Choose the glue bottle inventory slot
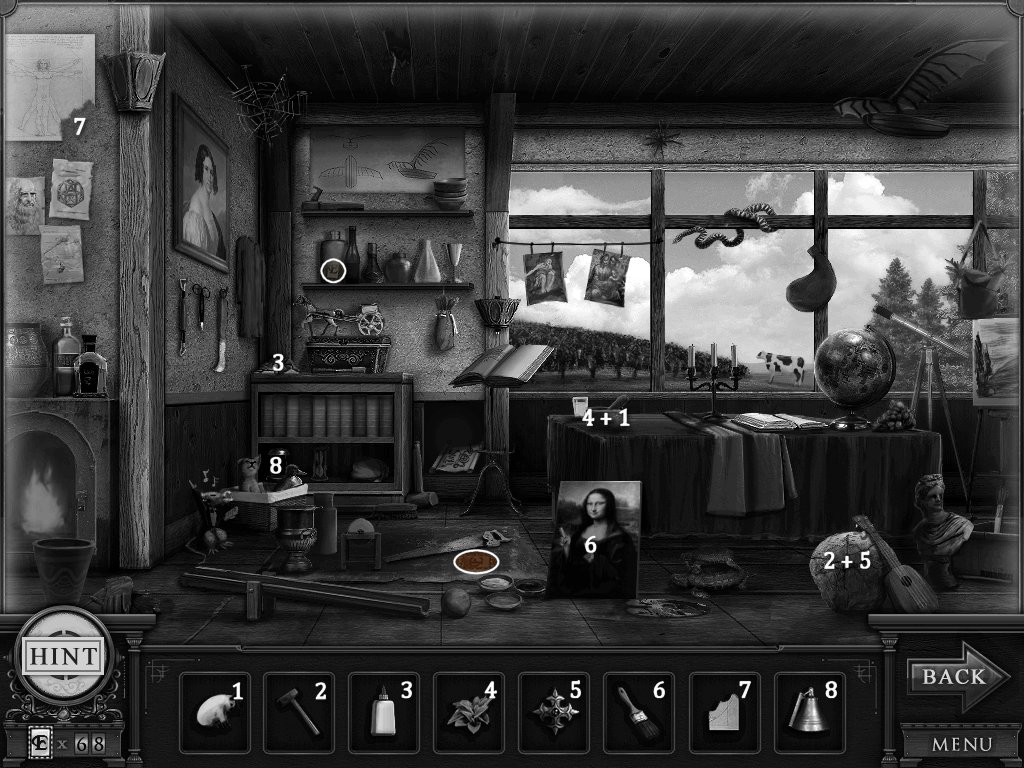The width and height of the screenshot is (1024, 768). [383, 712]
